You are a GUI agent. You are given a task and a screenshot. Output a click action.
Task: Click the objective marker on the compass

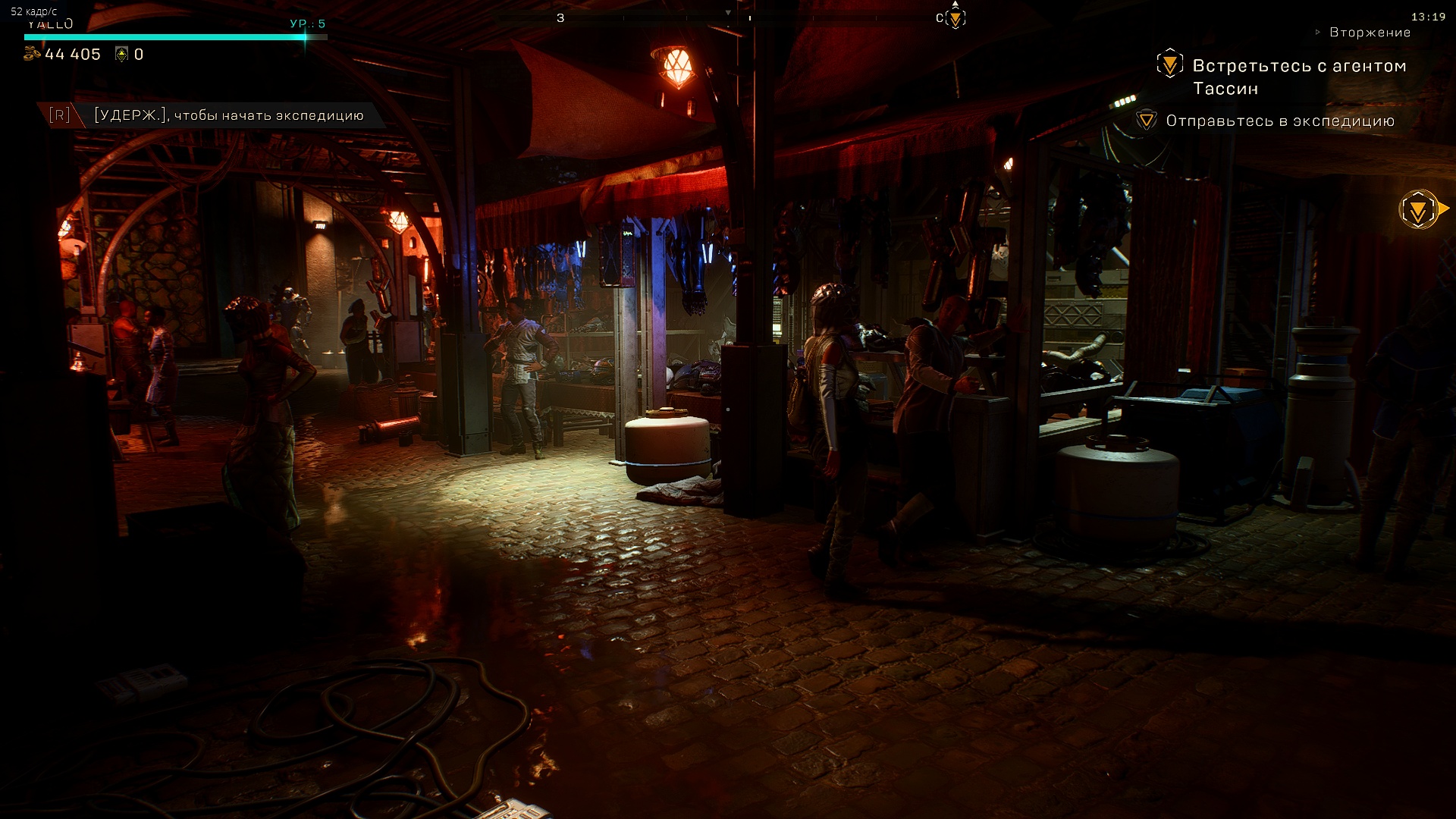[x=955, y=18]
